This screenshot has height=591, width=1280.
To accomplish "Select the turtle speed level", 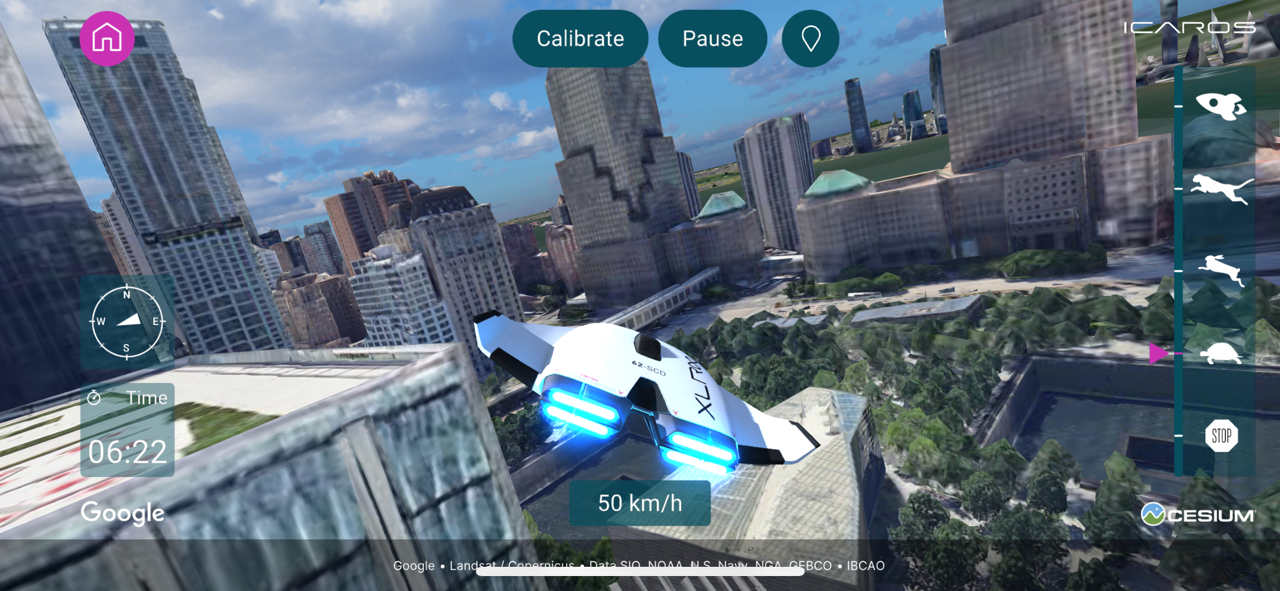I will point(1221,353).
